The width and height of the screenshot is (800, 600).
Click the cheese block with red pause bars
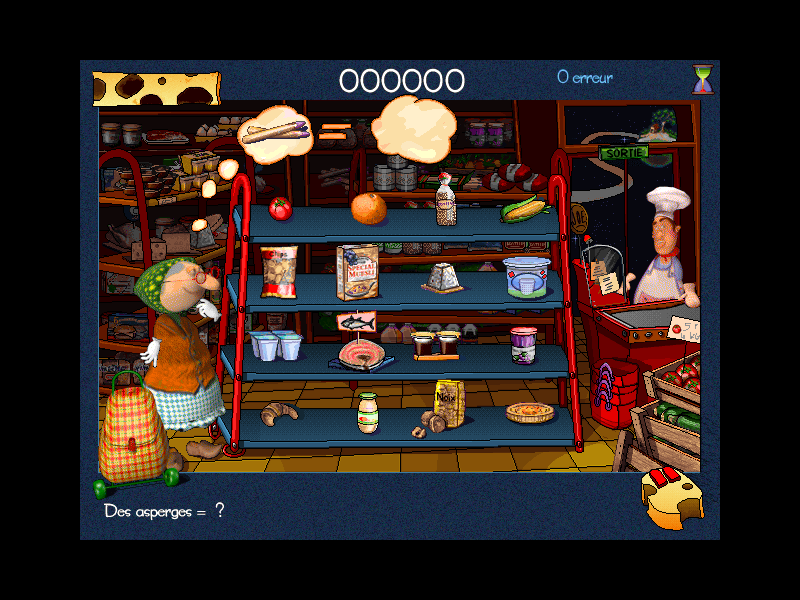670,497
